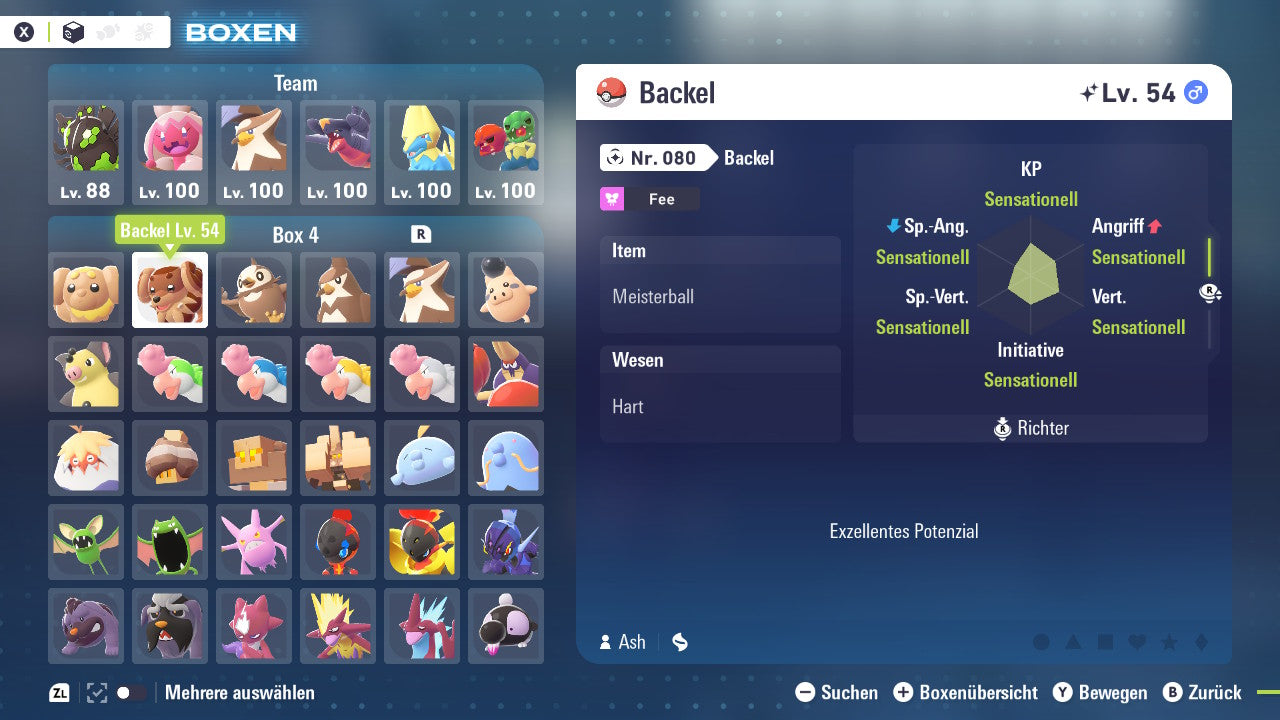Select the origin mark icon after Ash

coord(680,642)
